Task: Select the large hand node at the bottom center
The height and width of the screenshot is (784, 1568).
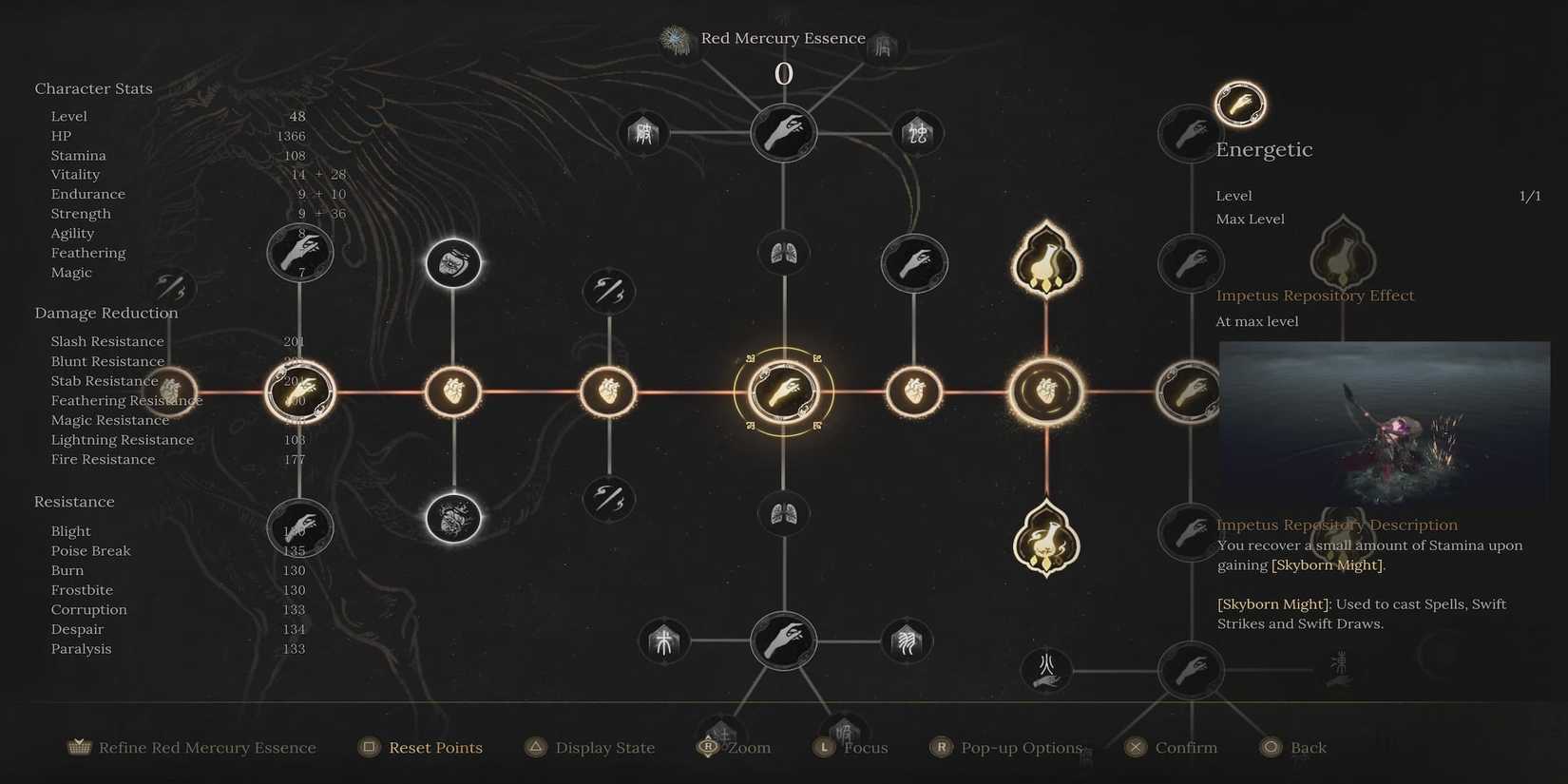Action: 784,641
